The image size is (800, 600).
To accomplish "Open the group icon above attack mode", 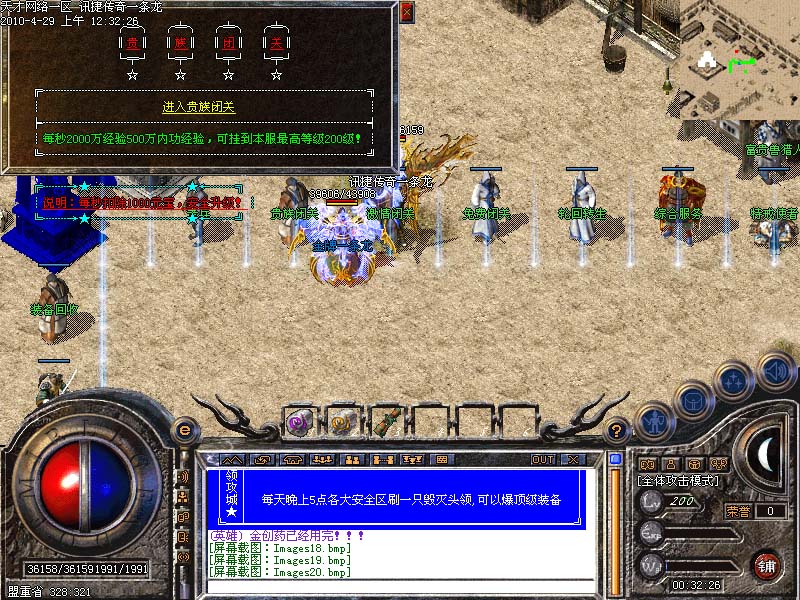I will click(x=717, y=464).
